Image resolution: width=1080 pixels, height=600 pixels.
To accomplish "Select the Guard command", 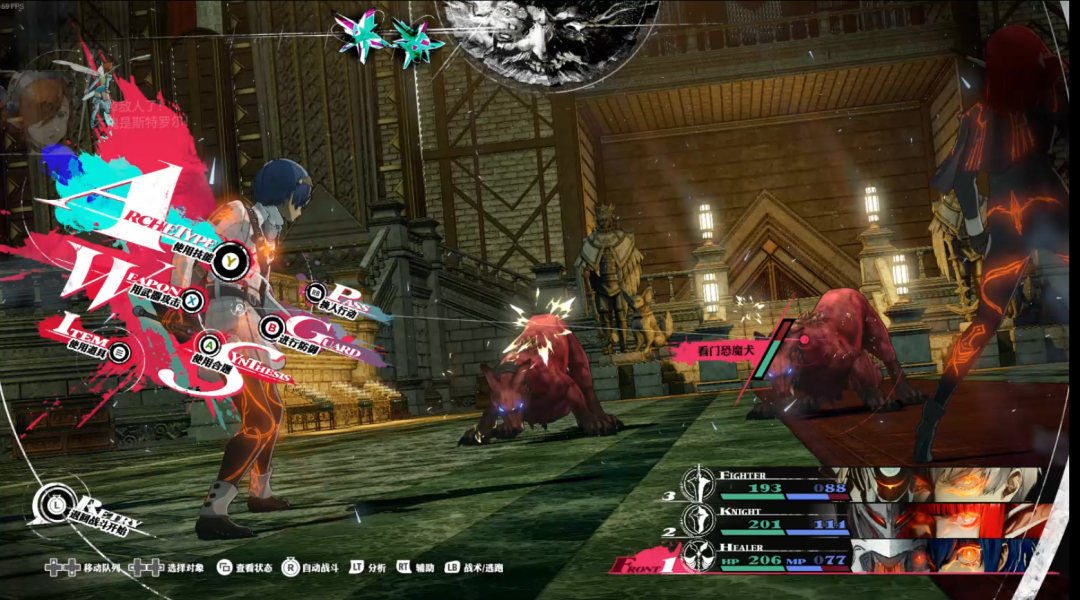I will coord(271,327).
